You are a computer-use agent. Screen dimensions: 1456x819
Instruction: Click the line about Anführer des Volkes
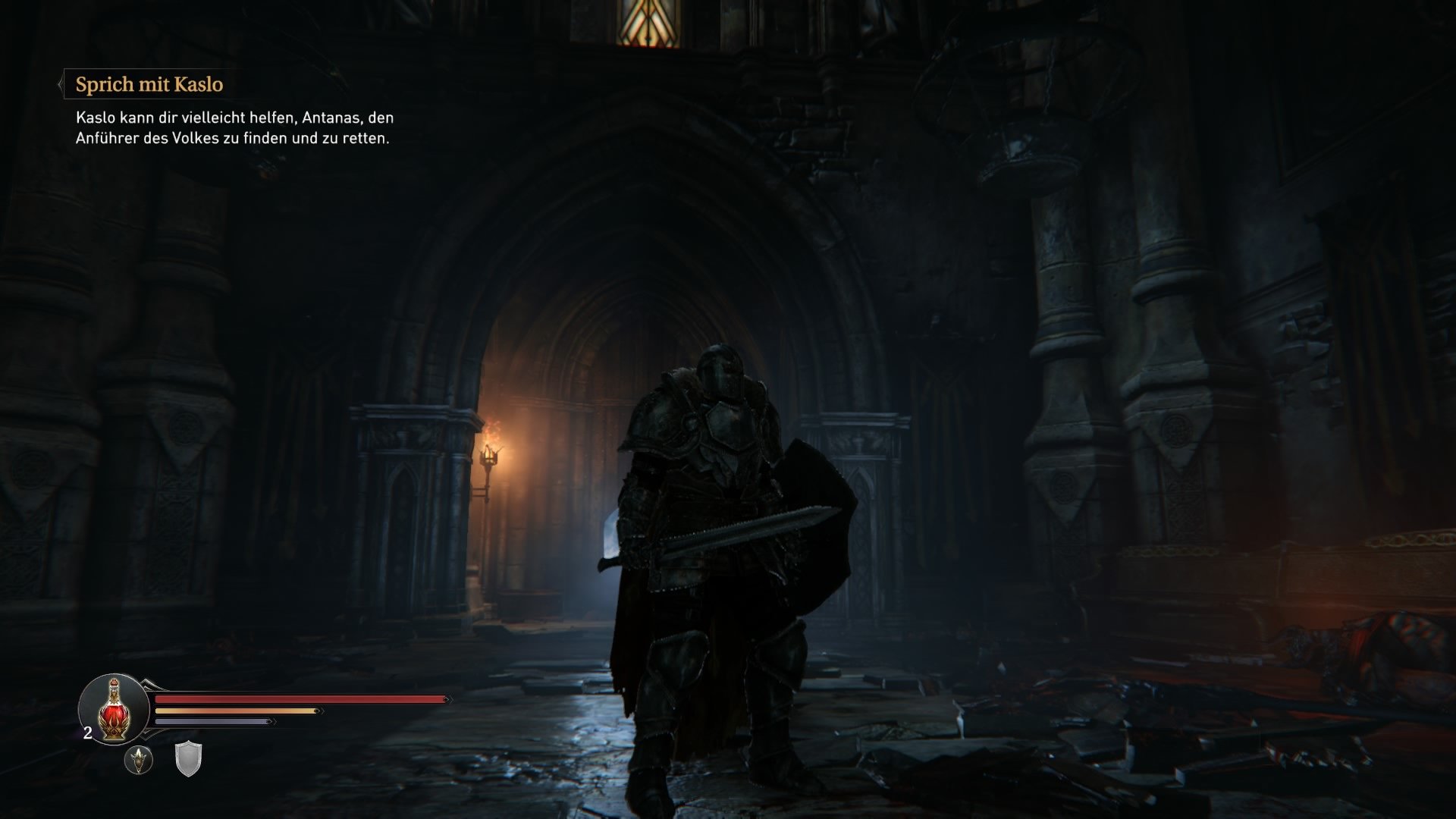(232, 138)
